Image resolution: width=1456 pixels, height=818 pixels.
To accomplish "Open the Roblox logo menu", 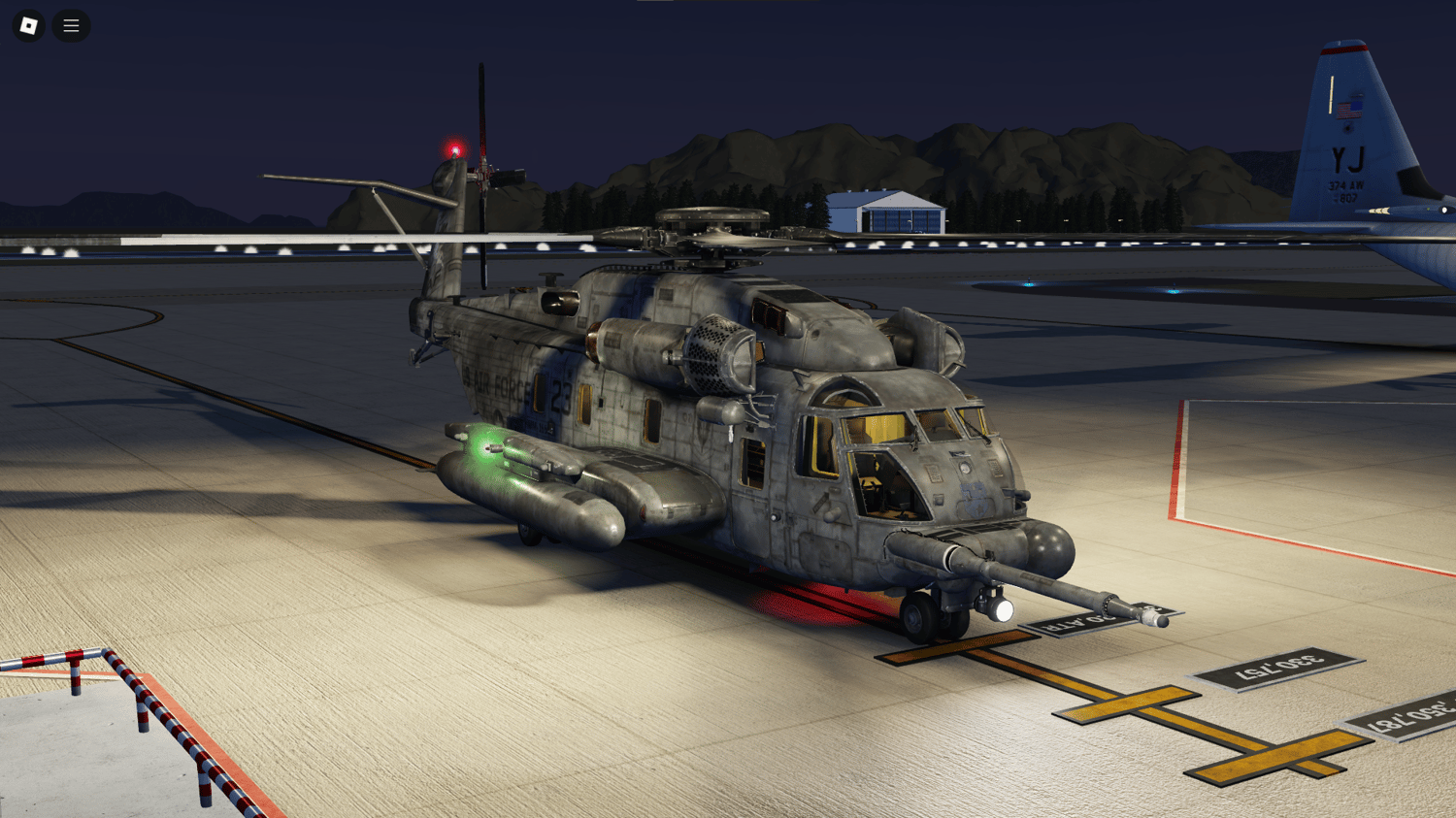I will click(x=29, y=26).
